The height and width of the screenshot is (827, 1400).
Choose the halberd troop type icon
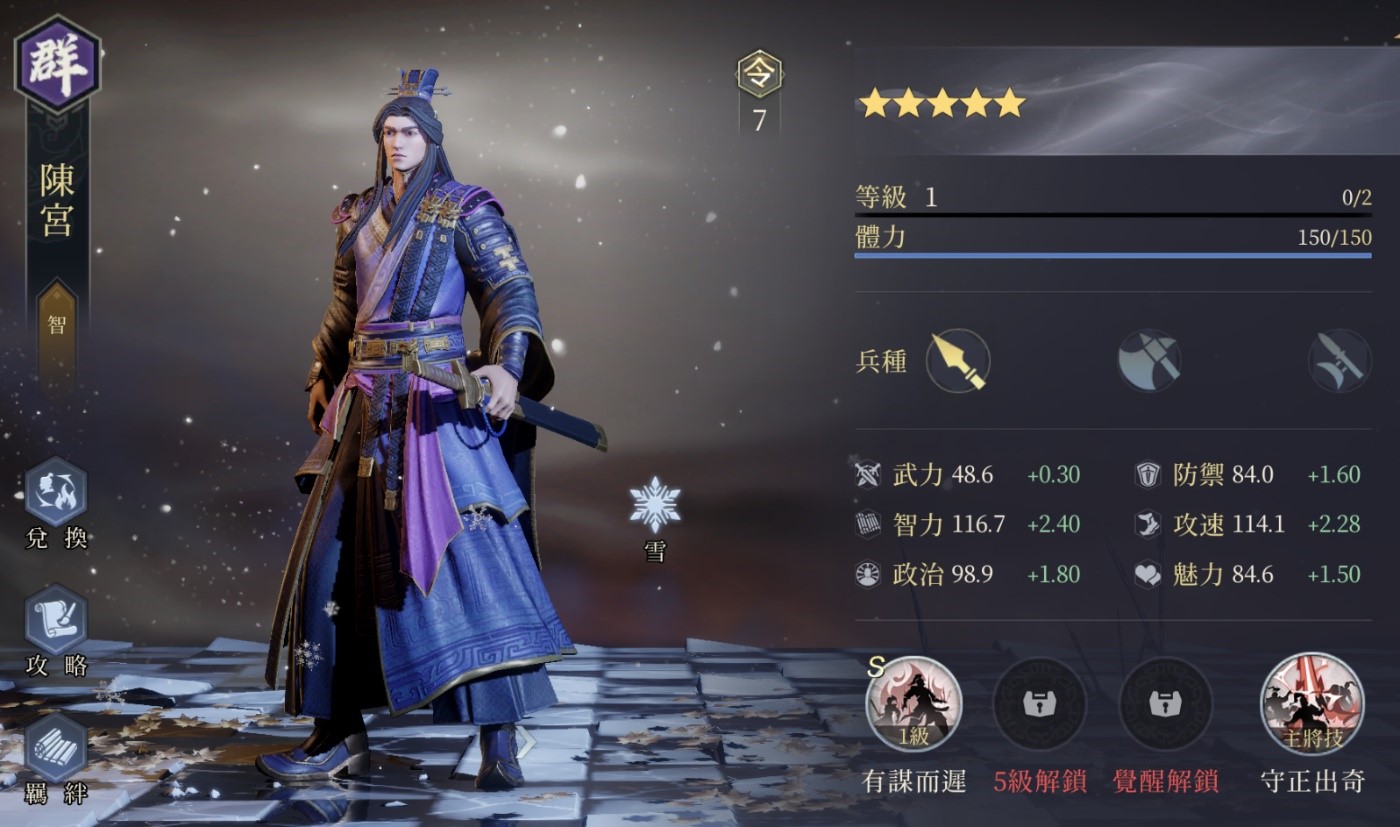pos(1339,361)
